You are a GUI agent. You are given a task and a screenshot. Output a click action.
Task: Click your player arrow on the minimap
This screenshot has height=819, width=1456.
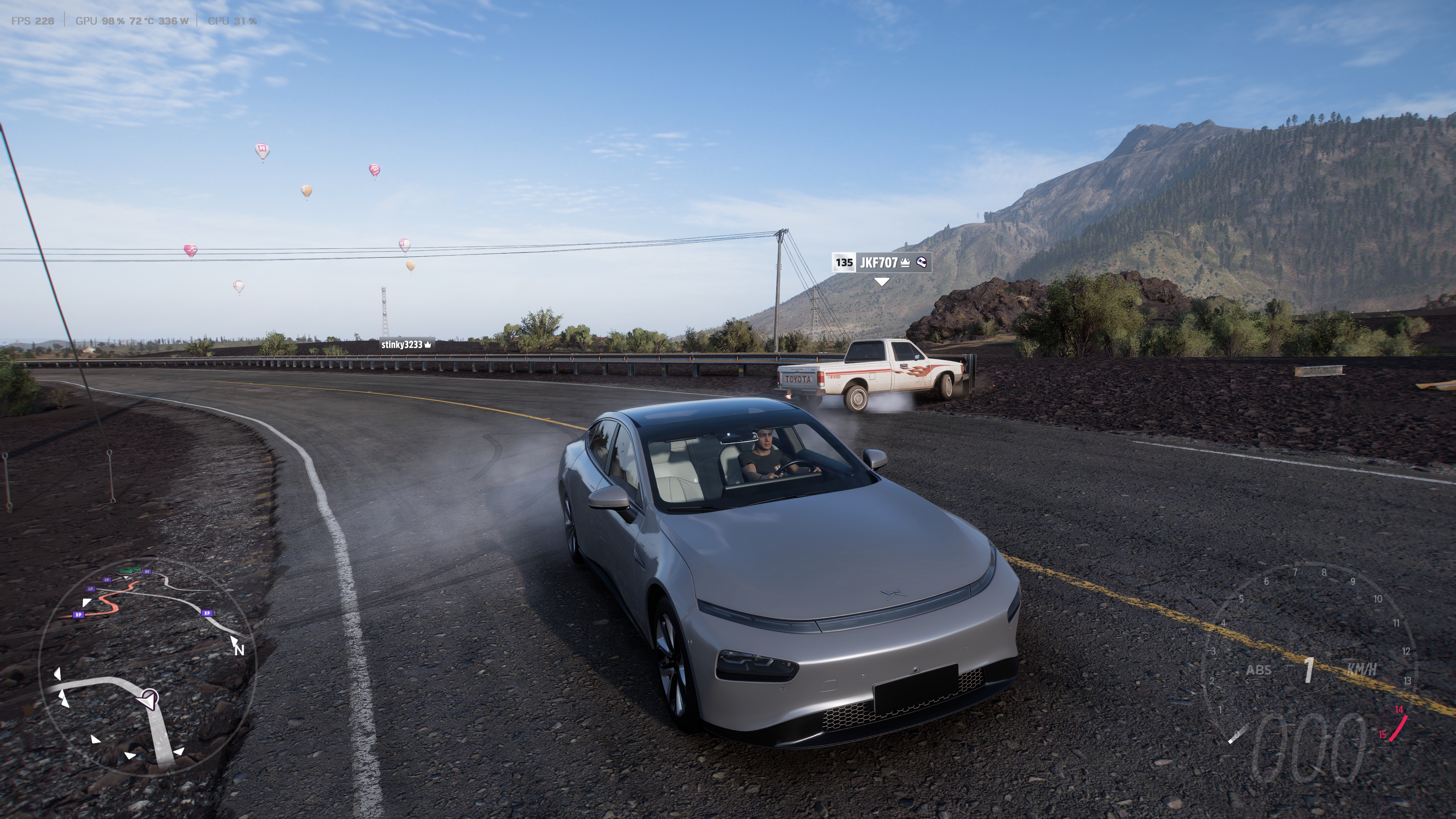[149, 700]
